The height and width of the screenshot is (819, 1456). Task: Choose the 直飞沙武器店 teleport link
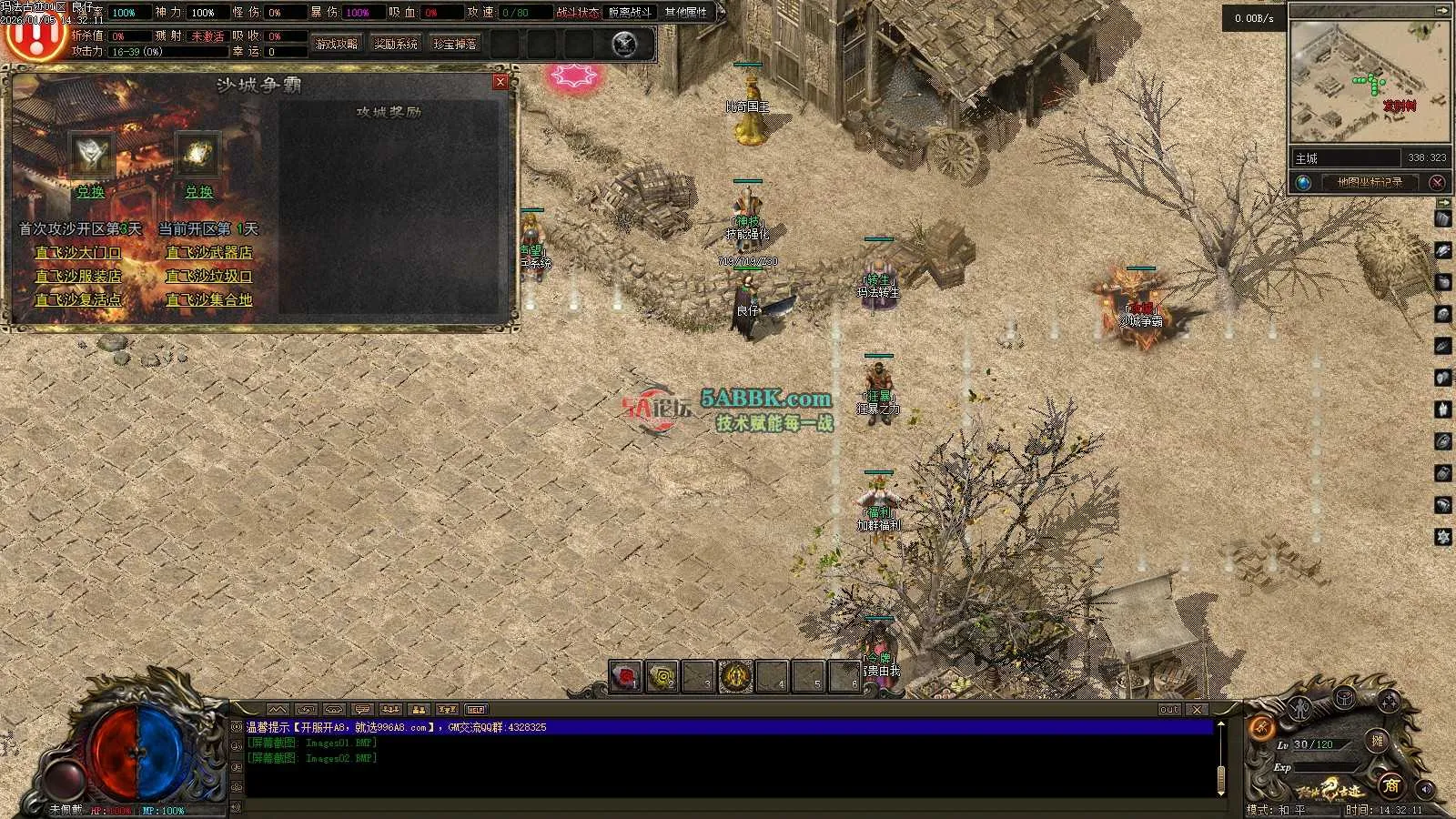click(208, 252)
